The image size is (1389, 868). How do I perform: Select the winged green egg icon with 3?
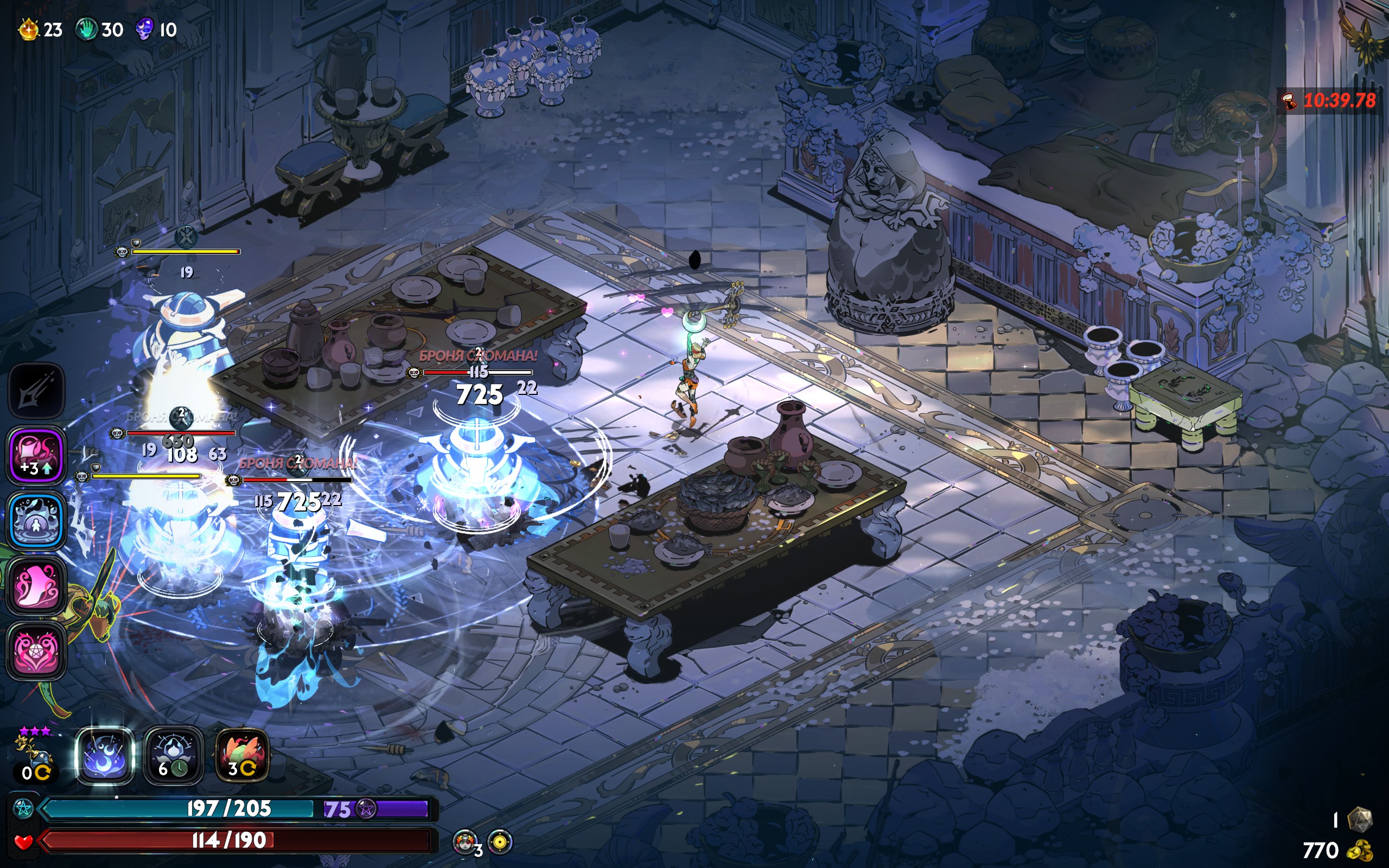click(x=242, y=756)
